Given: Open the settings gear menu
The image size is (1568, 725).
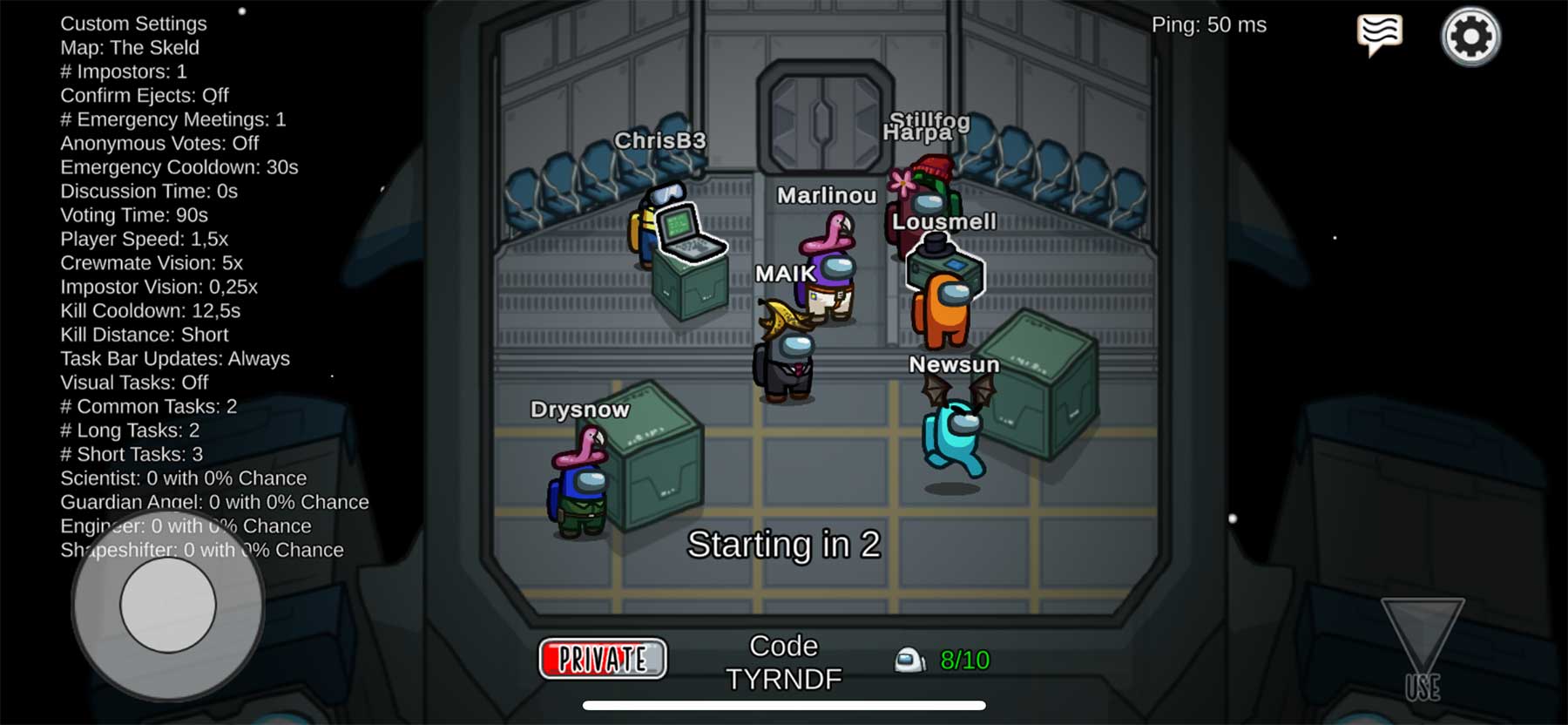Looking at the screenshot, I should coord(1470,37).
